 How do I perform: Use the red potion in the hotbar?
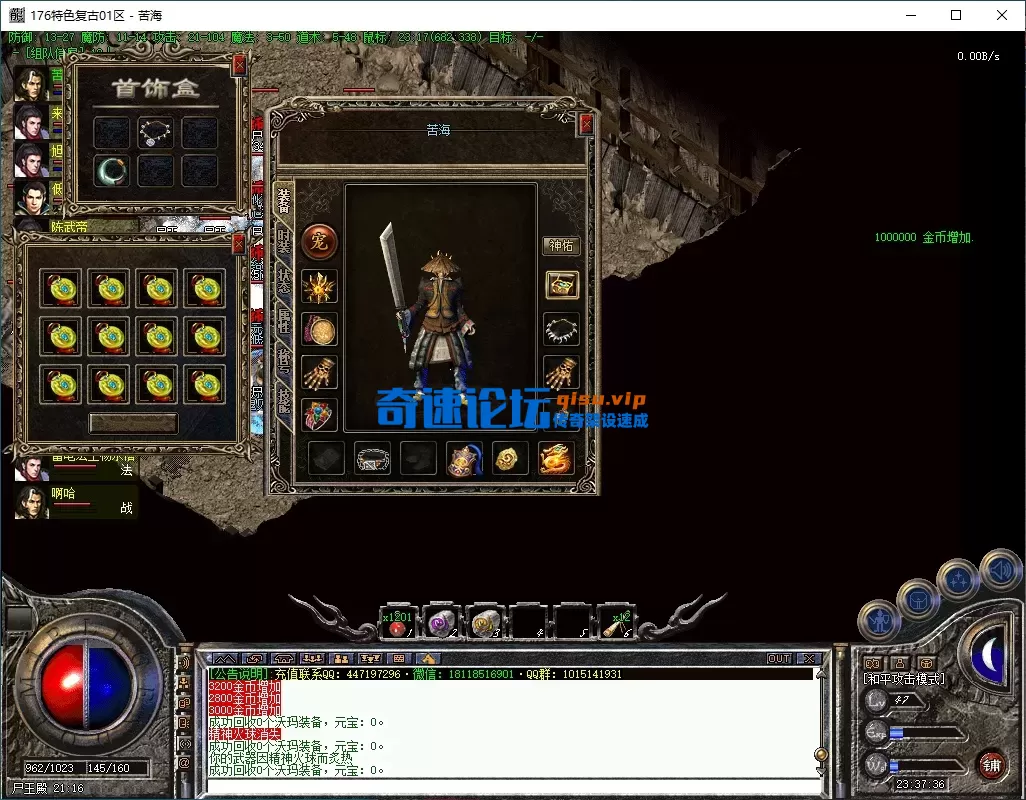click(399, 624)
